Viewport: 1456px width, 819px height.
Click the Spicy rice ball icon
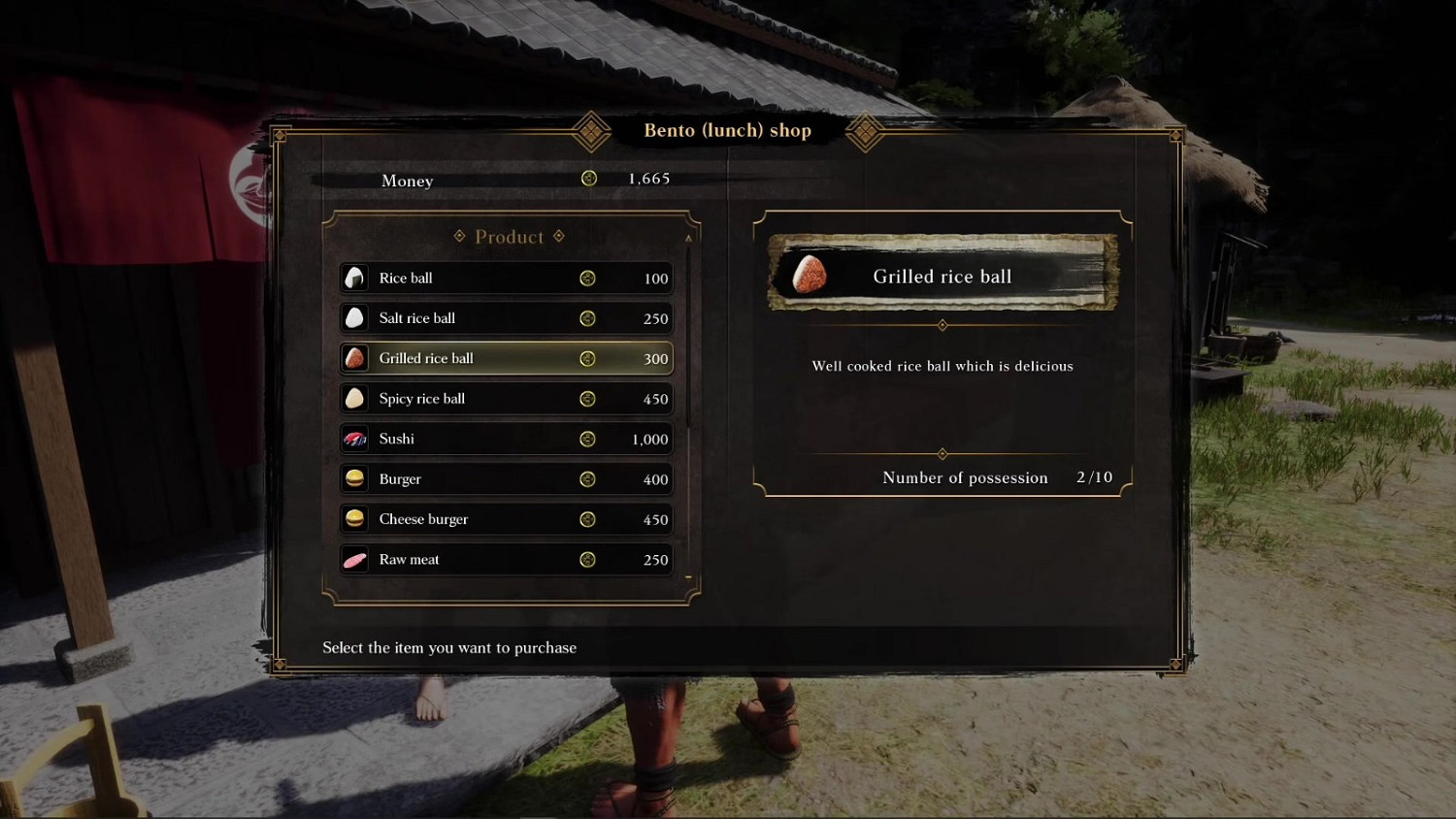(x=354, y=398)
